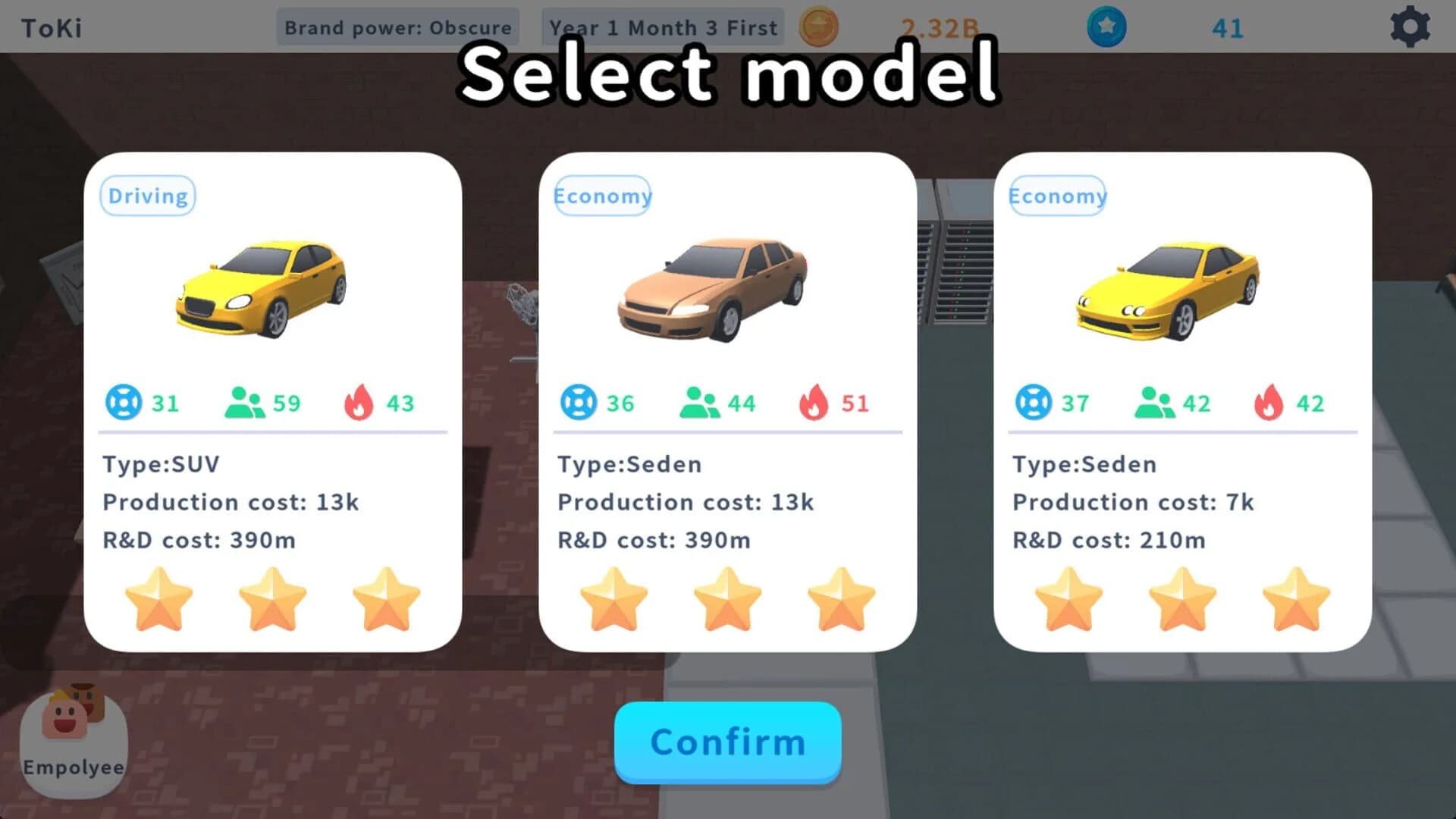Click the ToKi company name

click(x=49, y=27)
